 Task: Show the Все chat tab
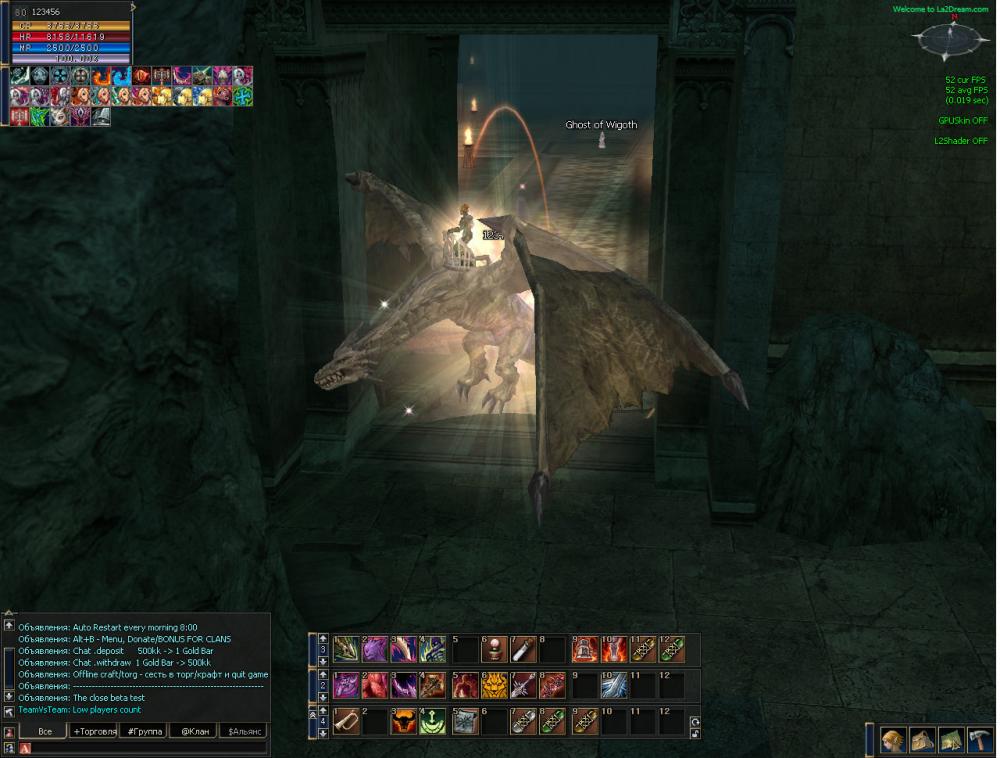click(45, 731)
